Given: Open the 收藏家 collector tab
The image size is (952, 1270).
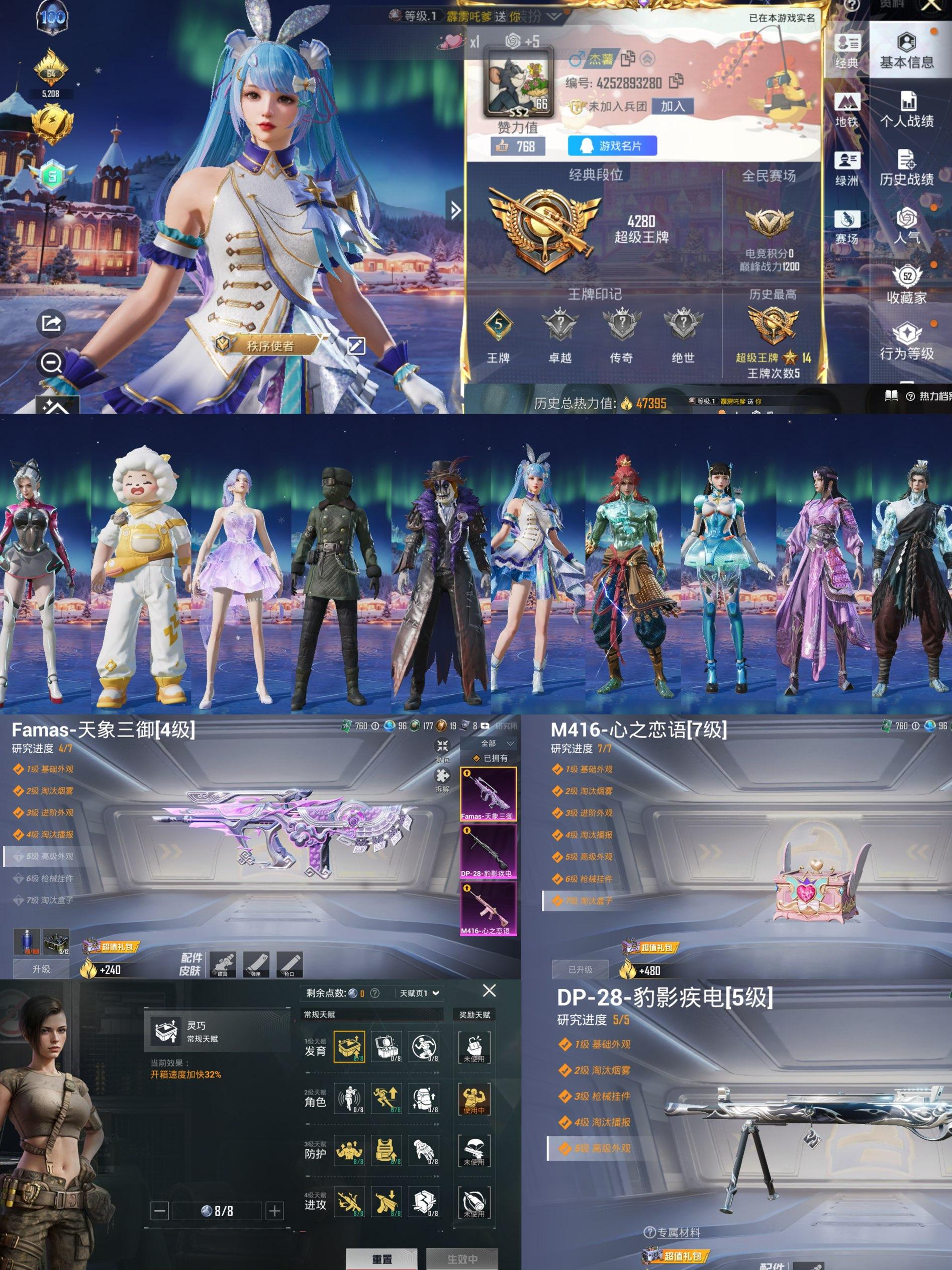Looking at the screenshot, I should click(x=907, y=285).
